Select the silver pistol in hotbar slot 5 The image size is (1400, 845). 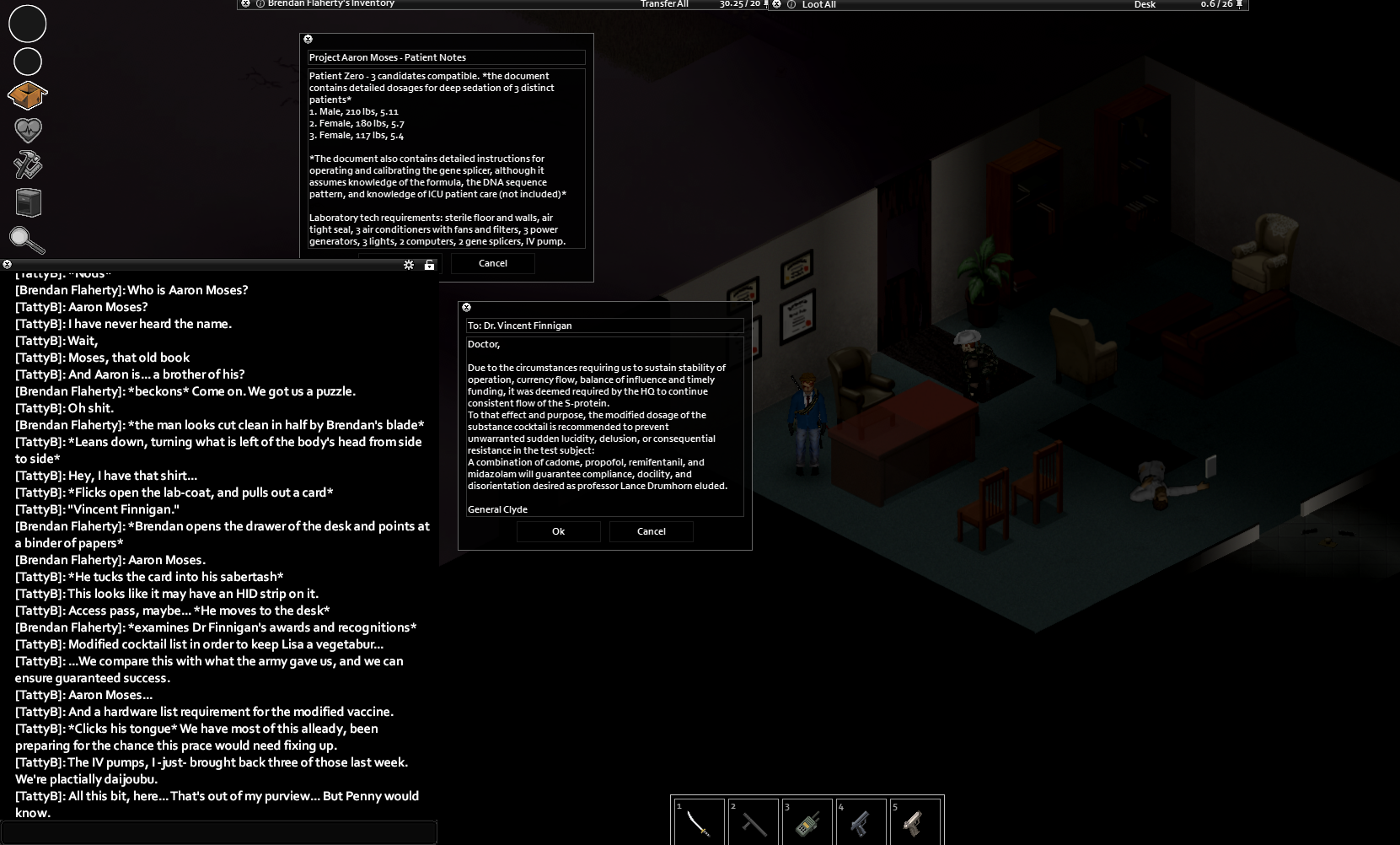click(915, 822)
